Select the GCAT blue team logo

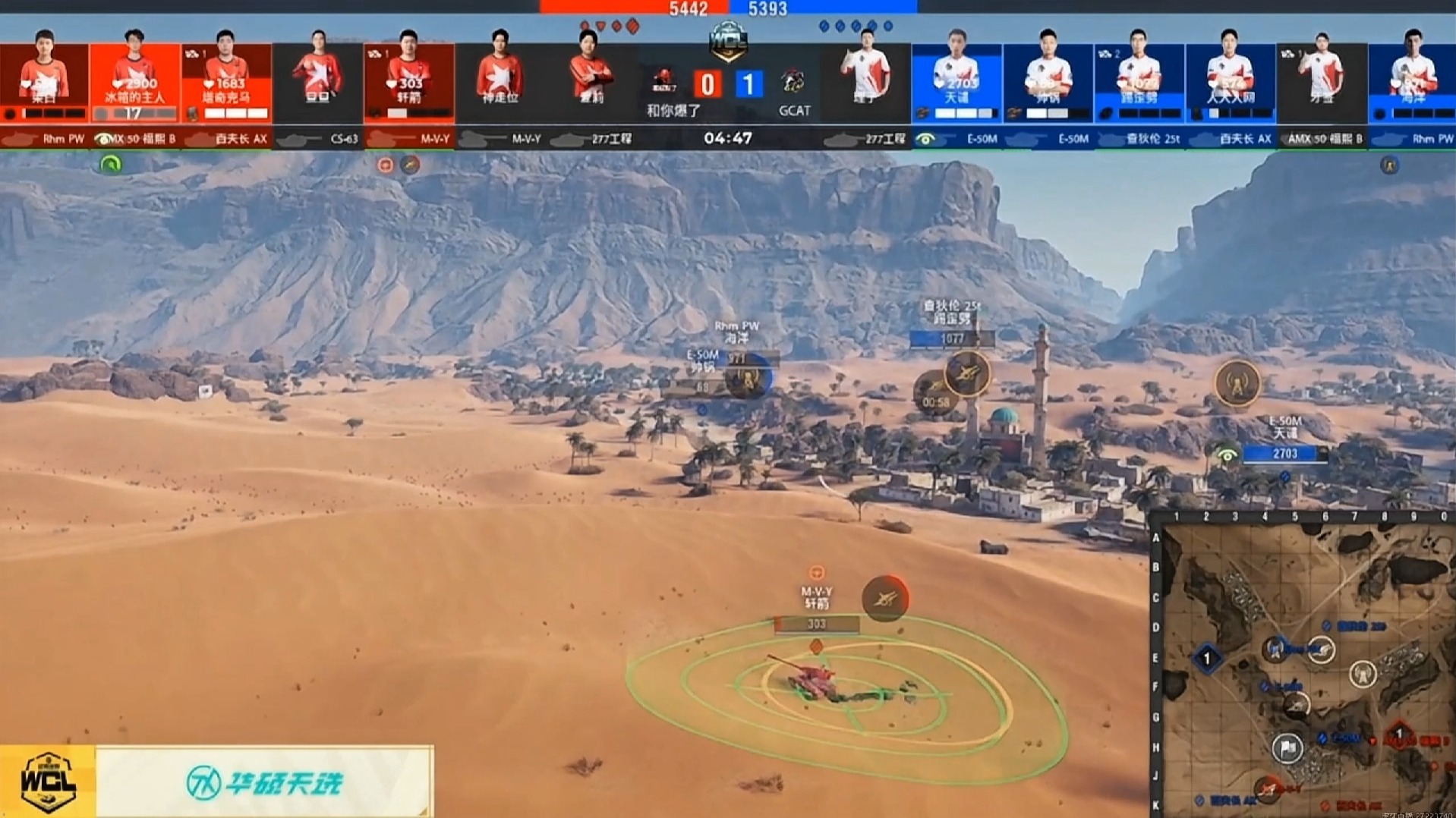793,81
